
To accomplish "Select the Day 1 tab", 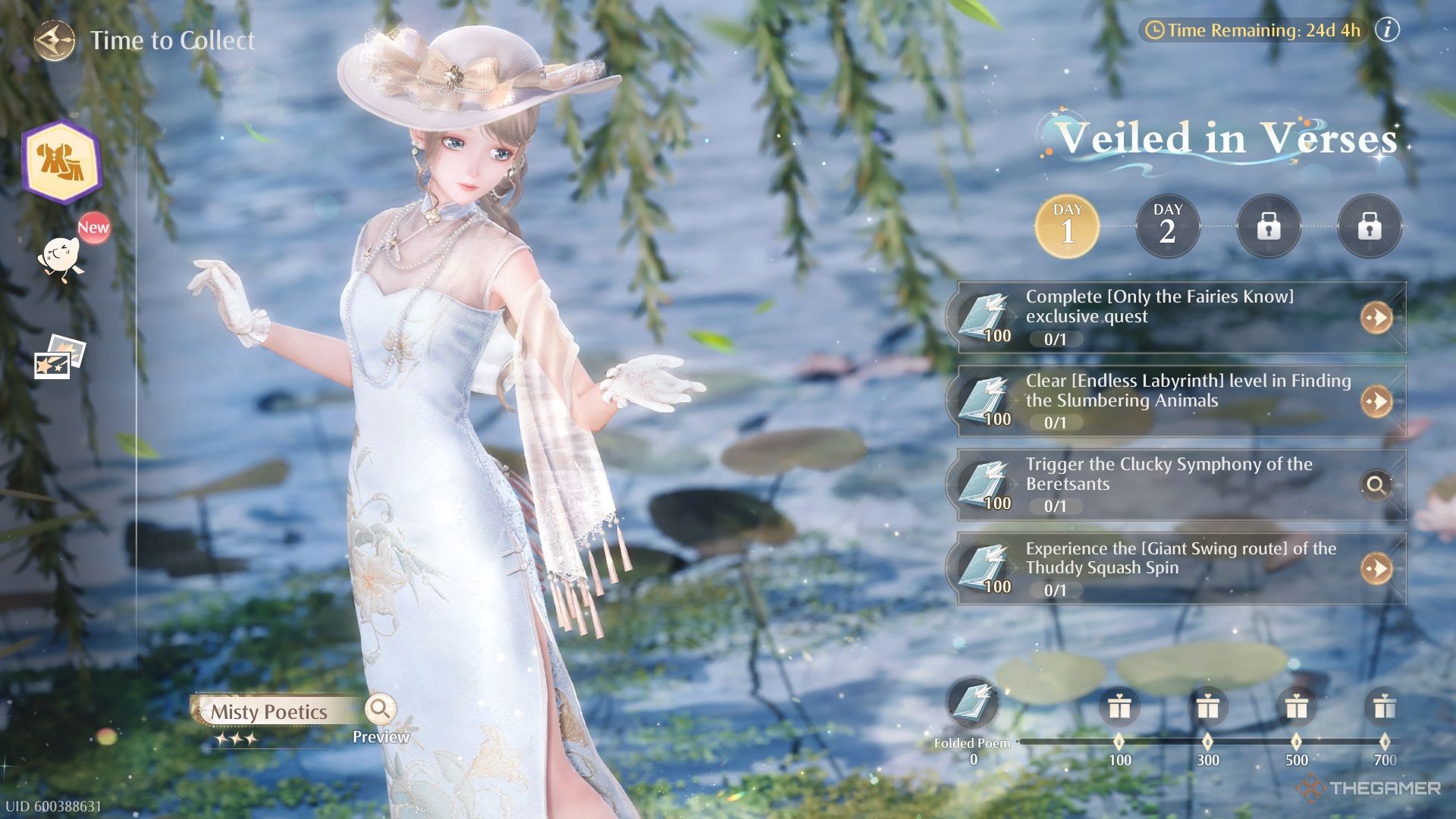I will (x=1067, y=226).
